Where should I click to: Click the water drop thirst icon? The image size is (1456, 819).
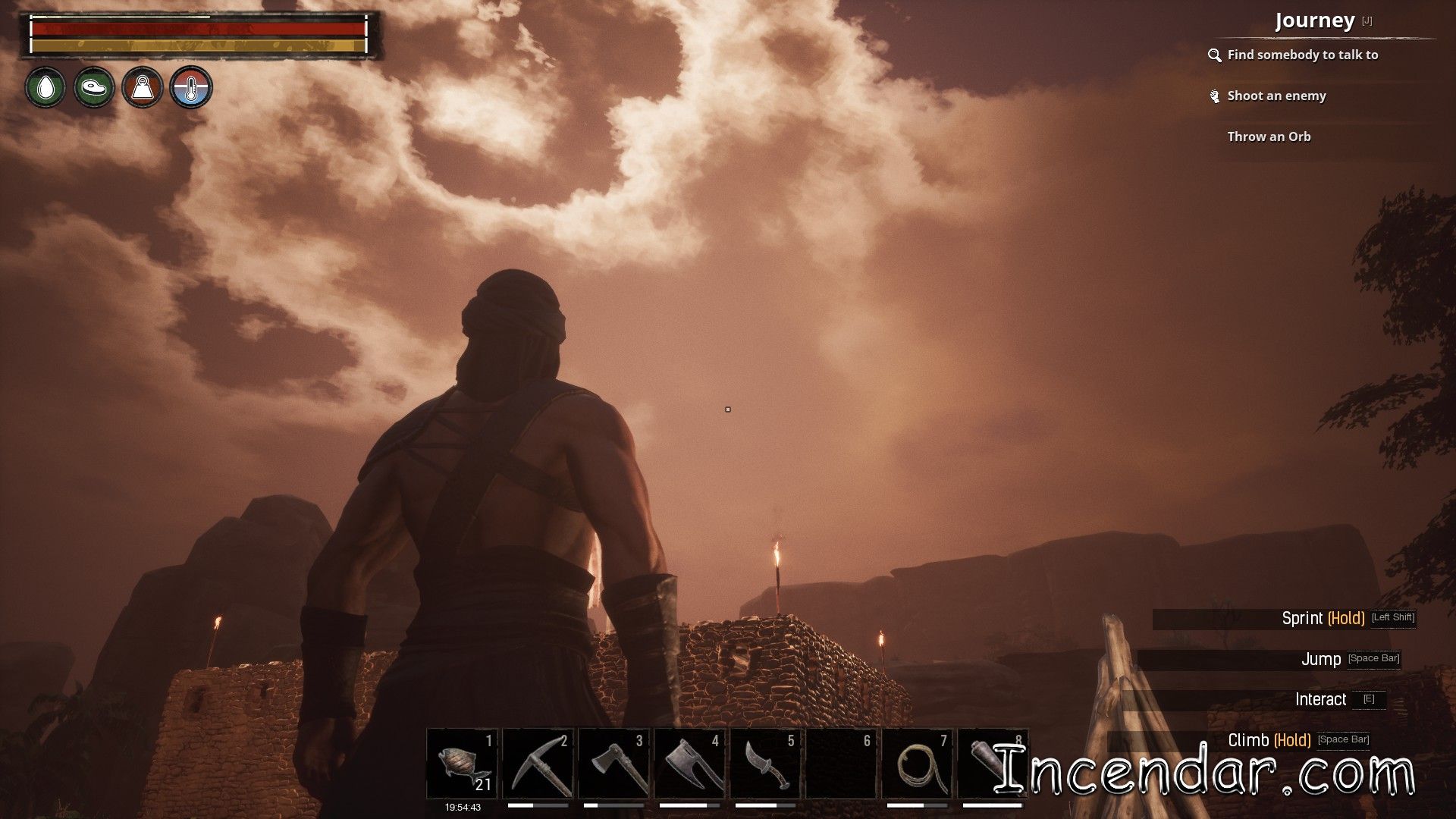point(45,88)
